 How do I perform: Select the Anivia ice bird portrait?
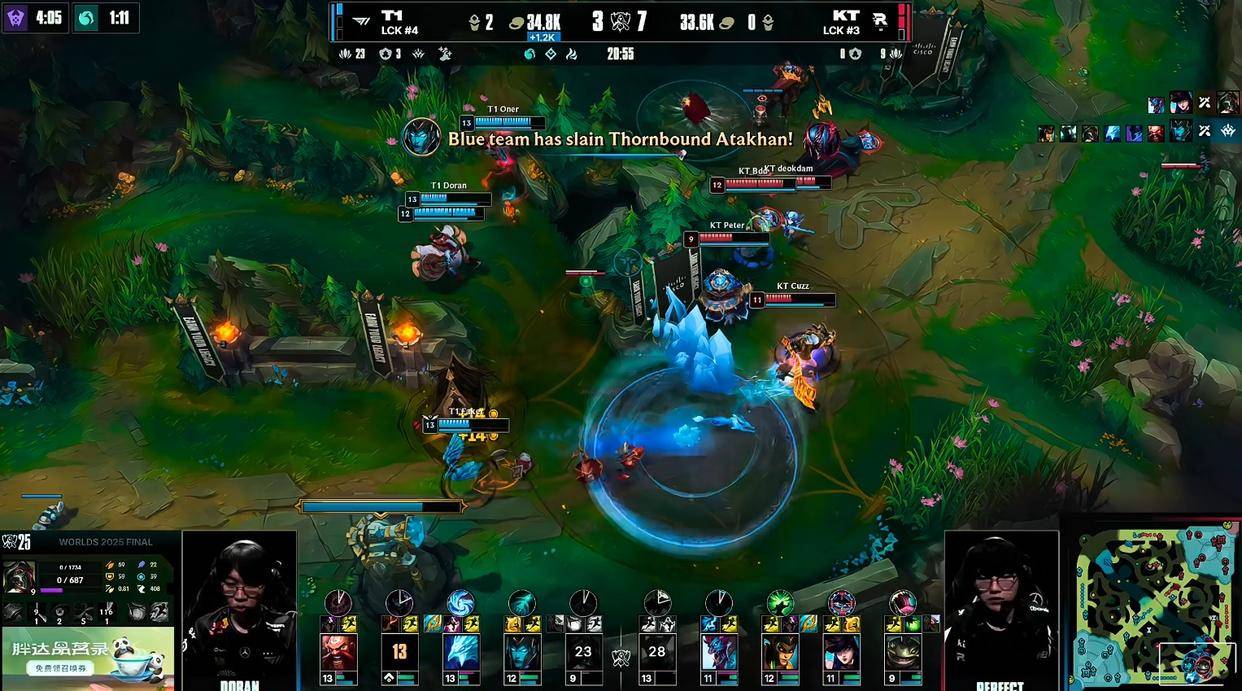(460, 652)
